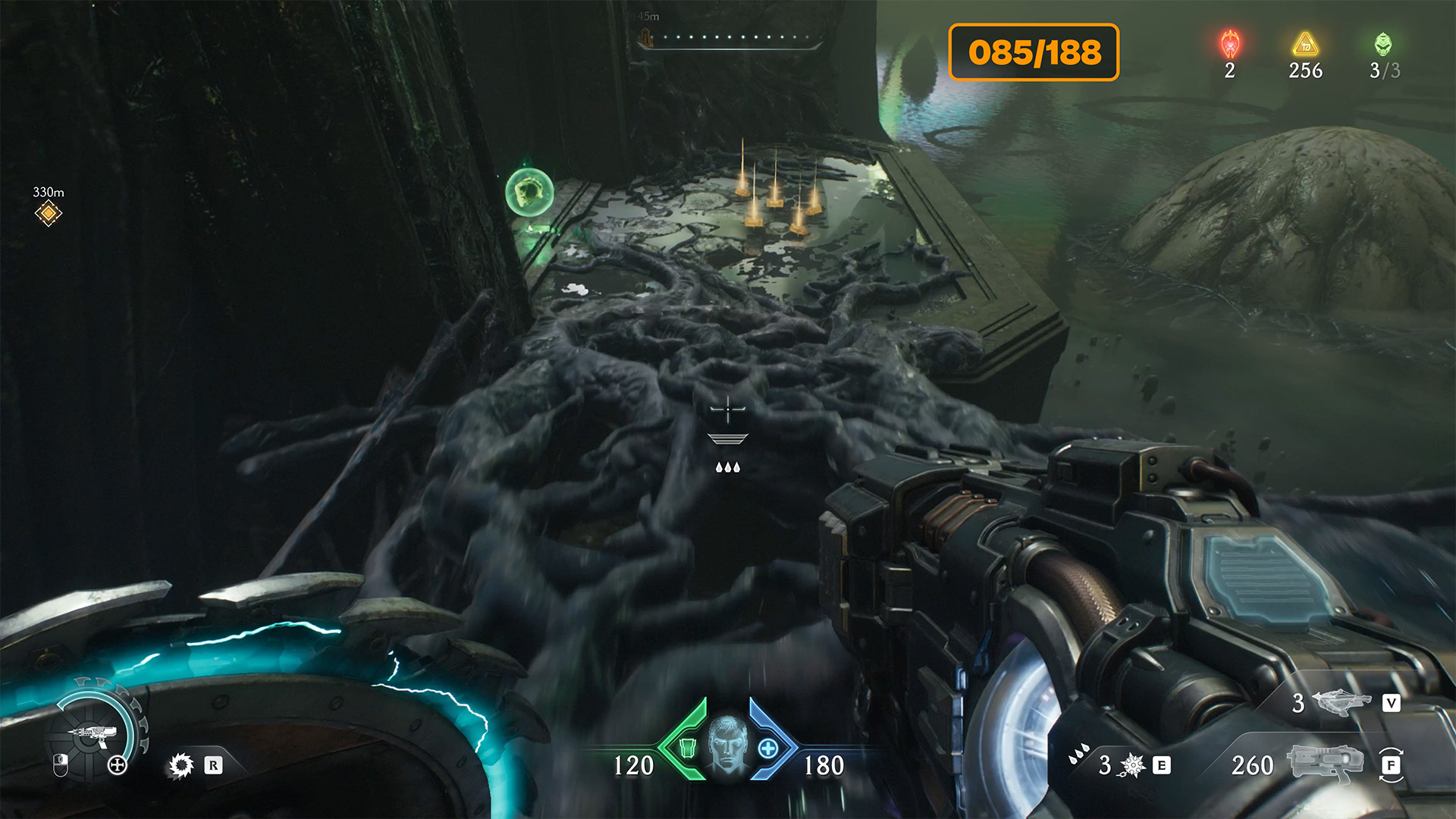Activate the shield saw ability icon
The image size is (1456, 819).
tap(181, 765)
